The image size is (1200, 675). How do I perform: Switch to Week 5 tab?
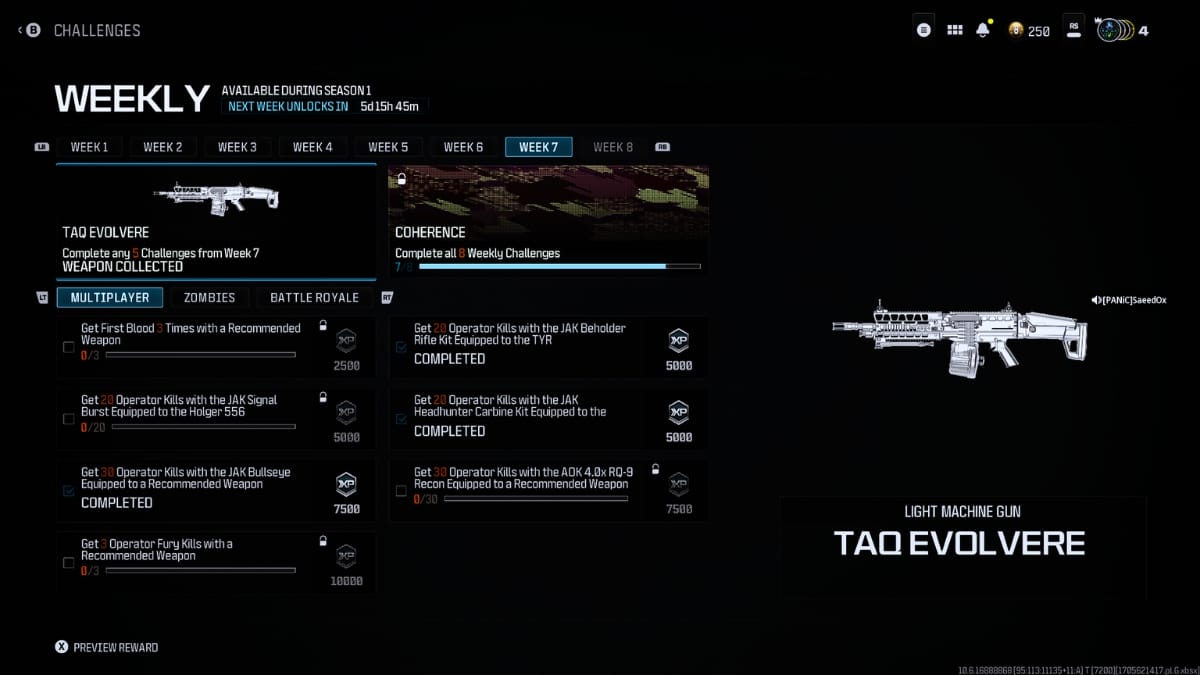pos(388,147)
